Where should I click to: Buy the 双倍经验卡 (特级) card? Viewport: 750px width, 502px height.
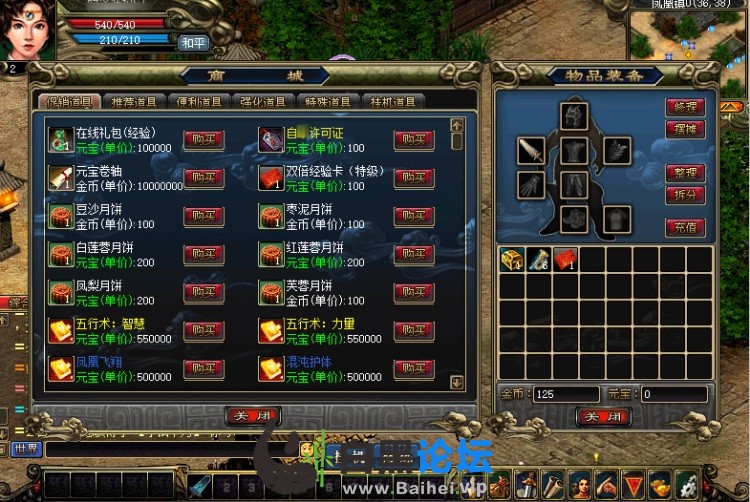coord(413,178)
